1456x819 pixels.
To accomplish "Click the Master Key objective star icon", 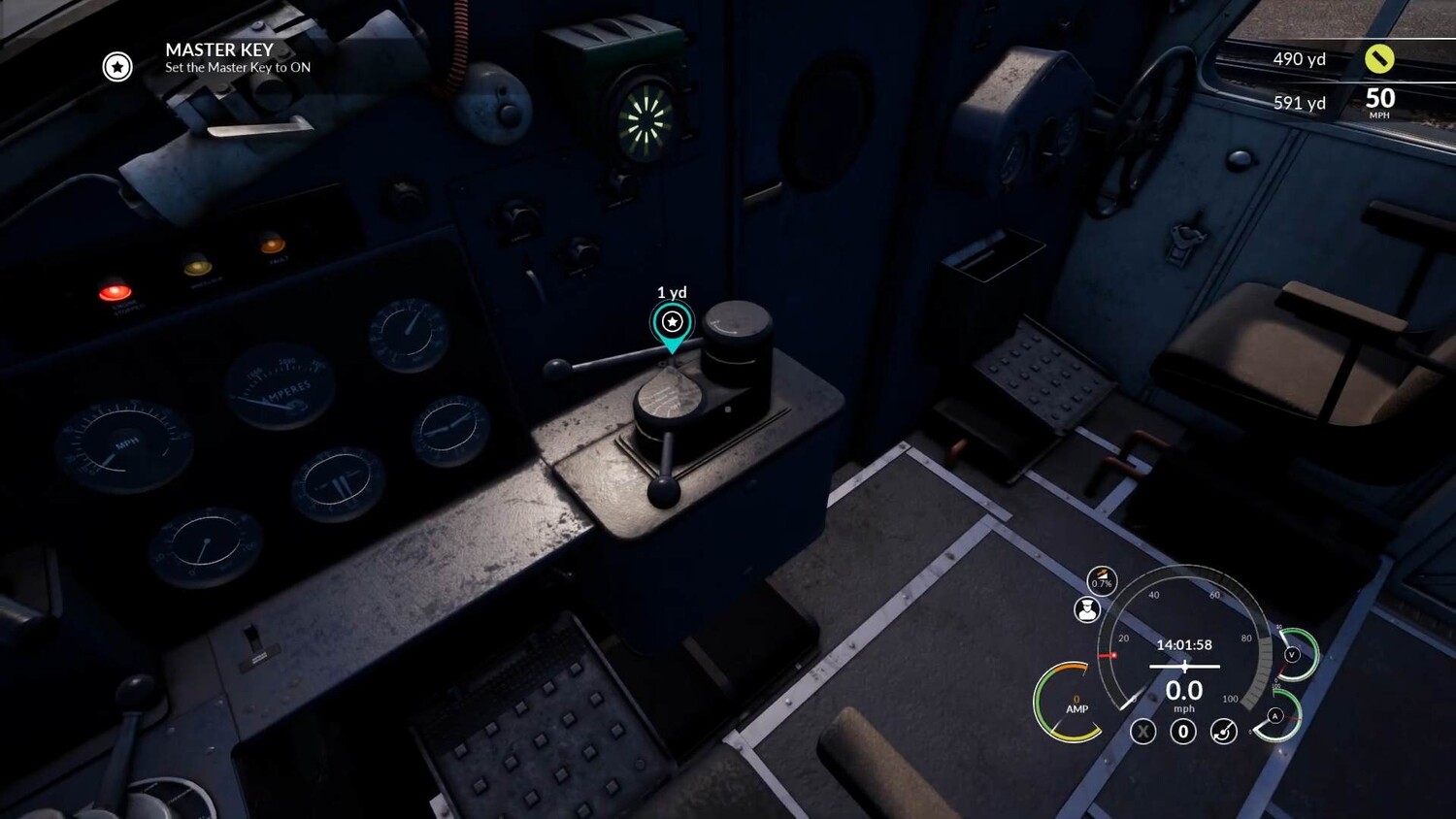I will tap(117, 66).
